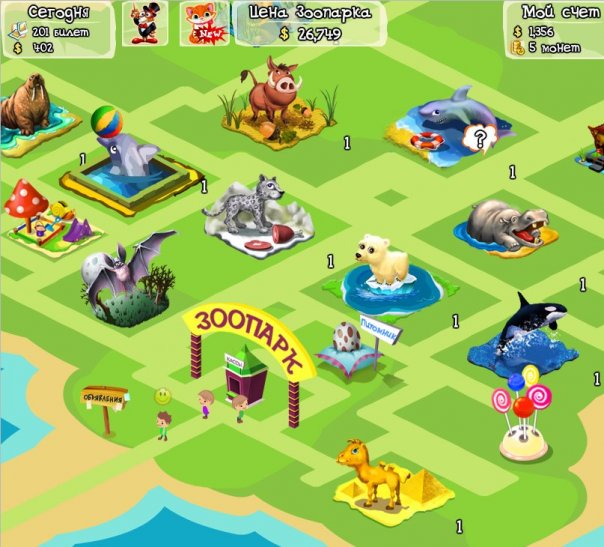
Task: Click the 'Цена Зоопарка' zoo value panel
Action: 310,24
